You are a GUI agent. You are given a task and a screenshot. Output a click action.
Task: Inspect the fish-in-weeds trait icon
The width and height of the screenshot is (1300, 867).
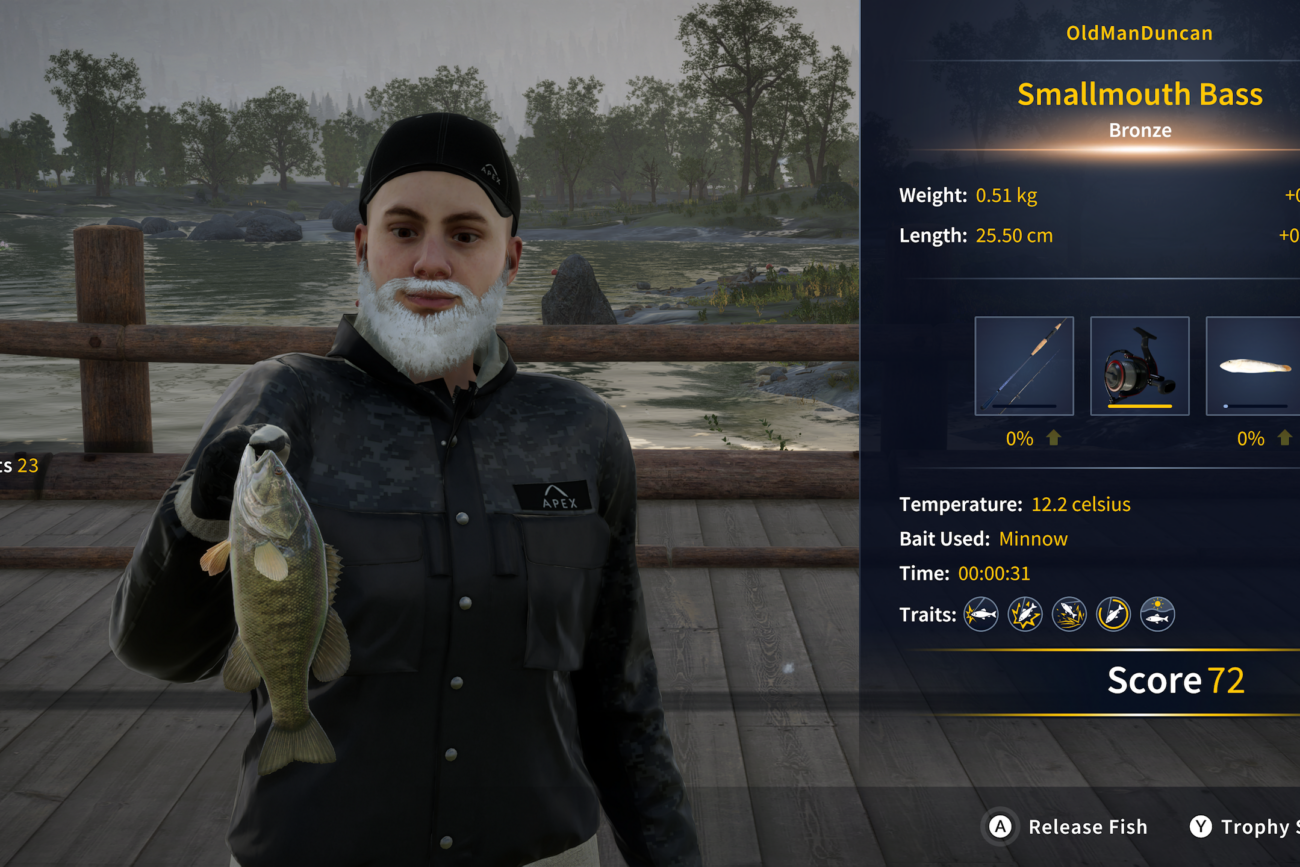(1069, 614)
